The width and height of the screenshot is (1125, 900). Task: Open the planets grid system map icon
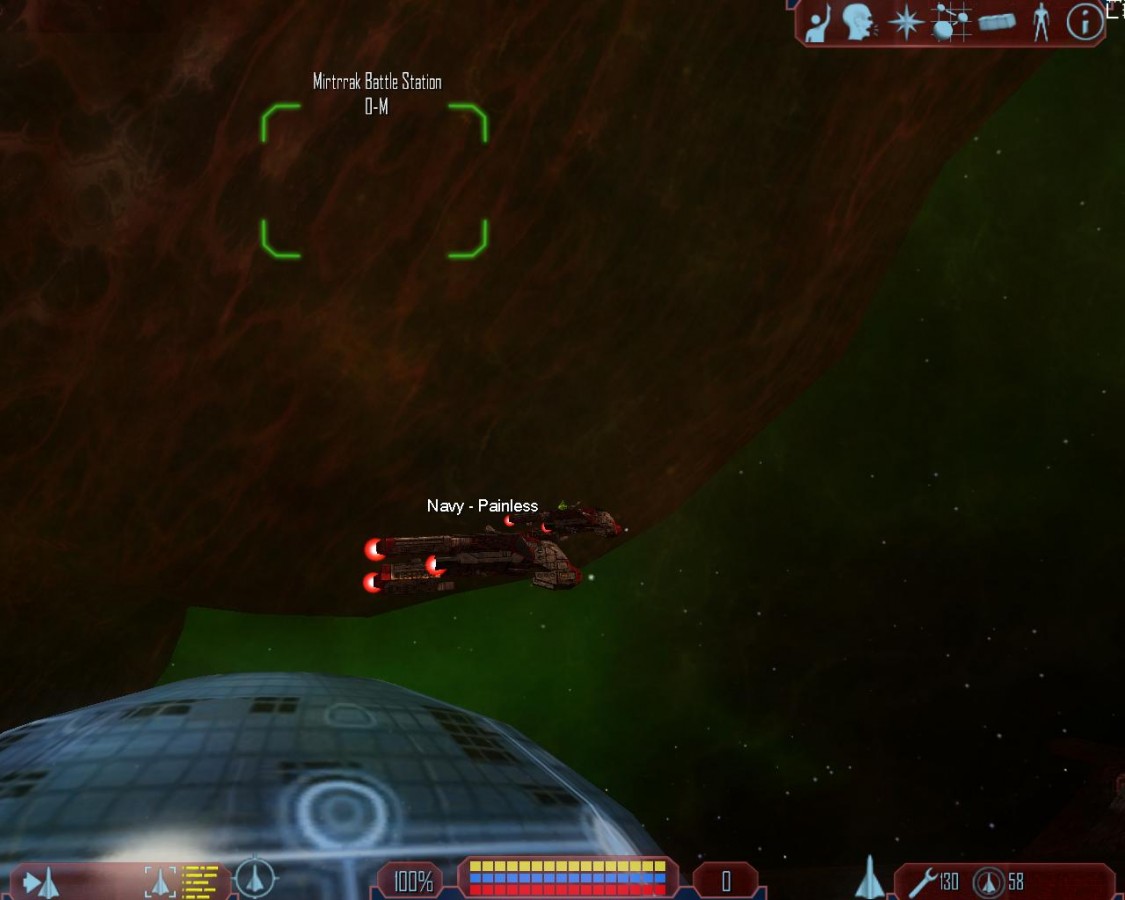pos(951,22)
